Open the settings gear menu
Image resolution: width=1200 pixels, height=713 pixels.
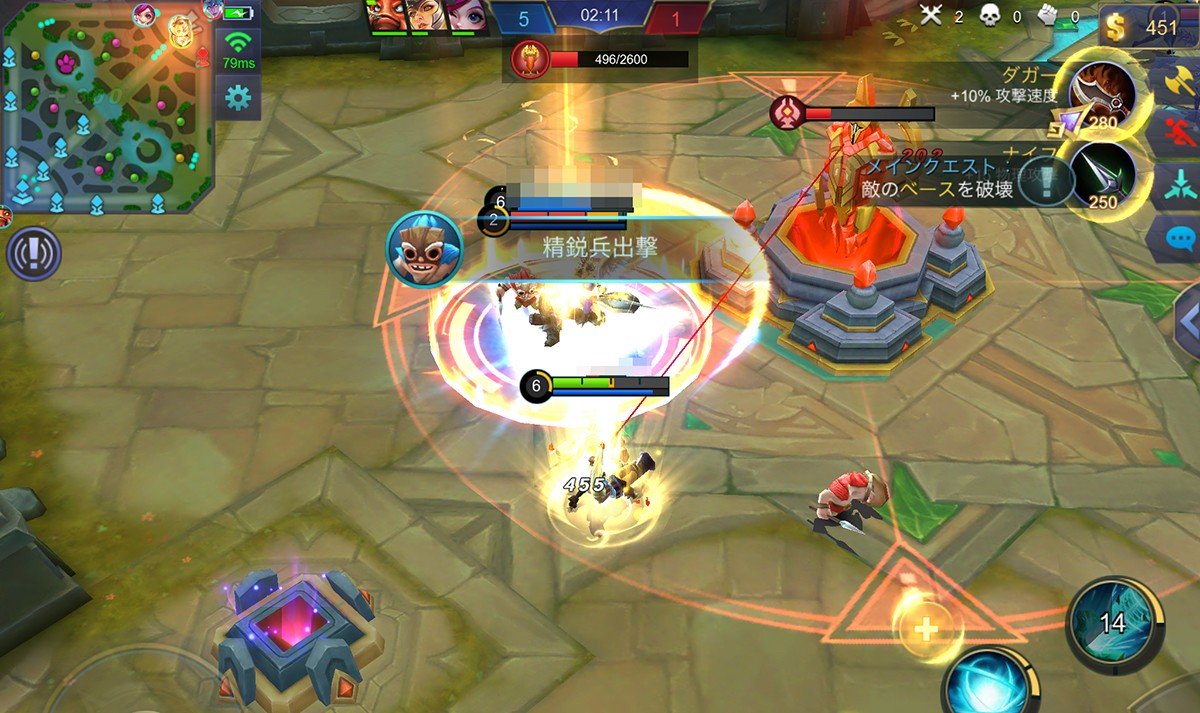coord(237,98)
